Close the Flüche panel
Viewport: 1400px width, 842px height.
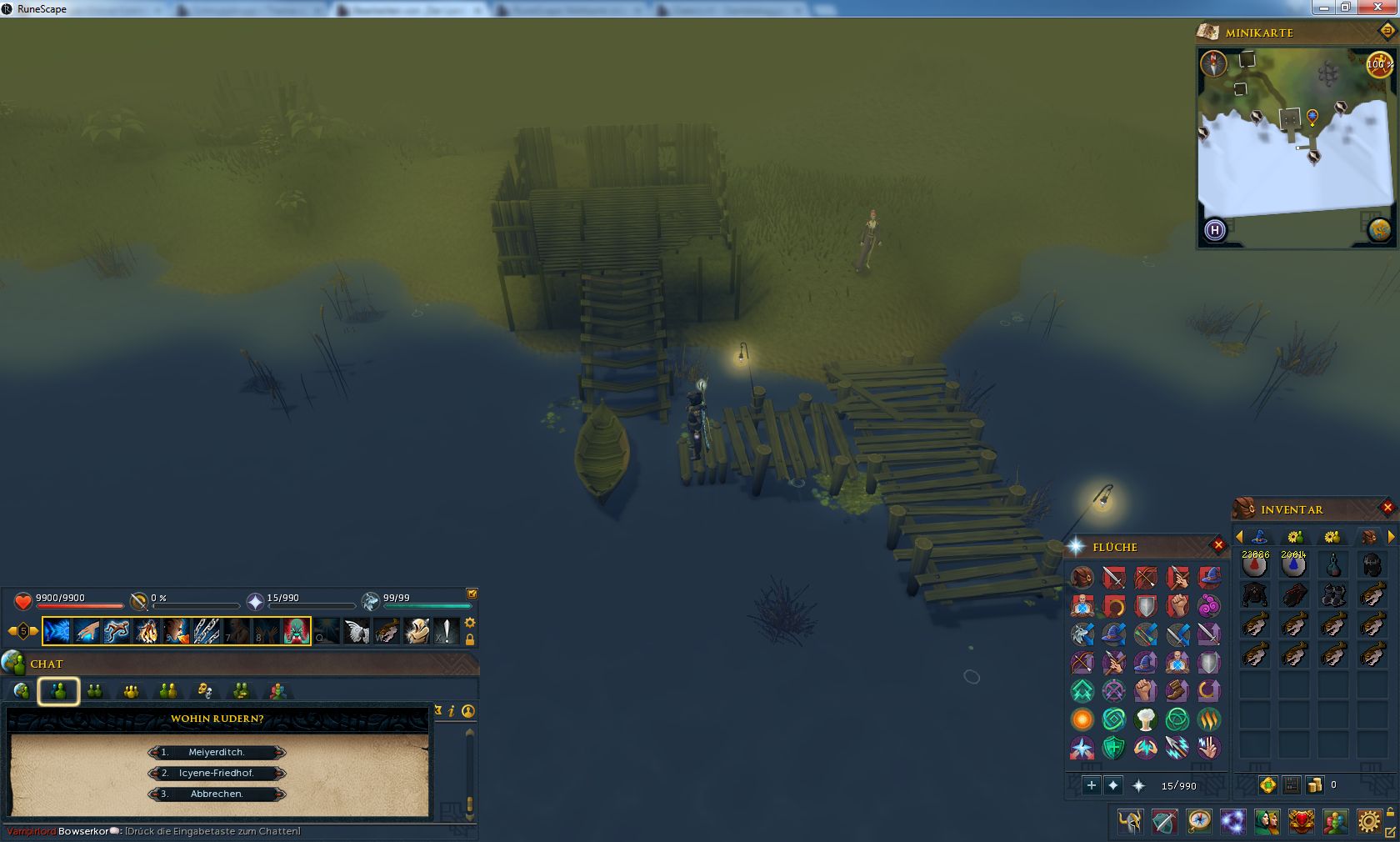point(1218,545)
